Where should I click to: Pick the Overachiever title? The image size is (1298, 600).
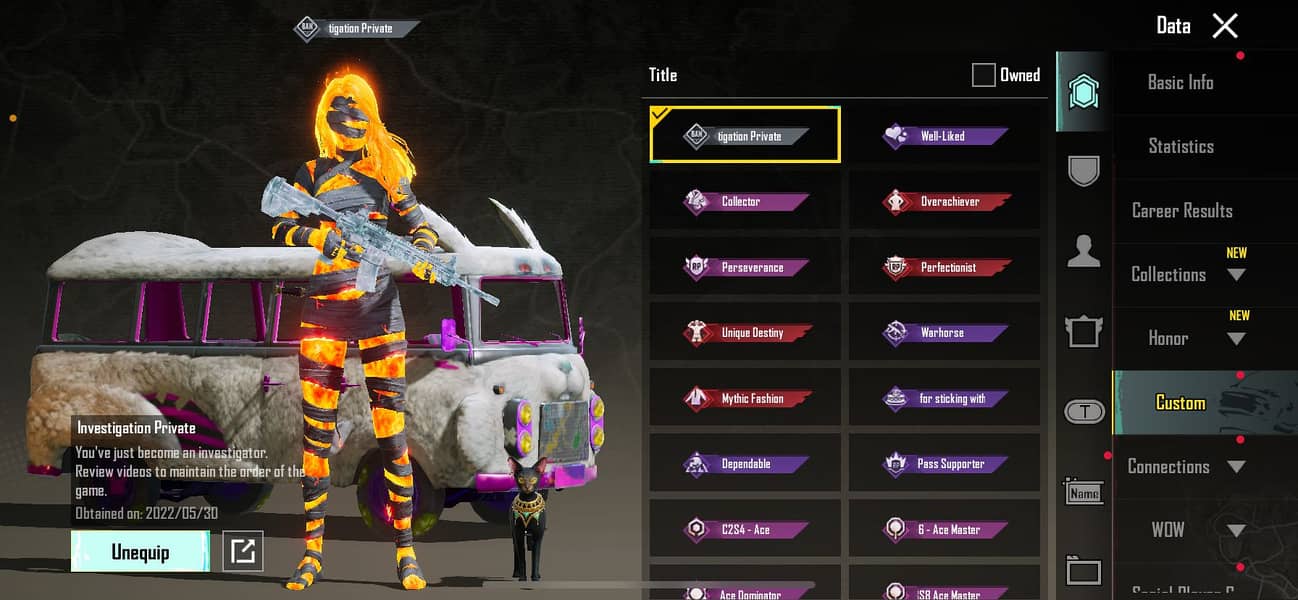(944, 202)
